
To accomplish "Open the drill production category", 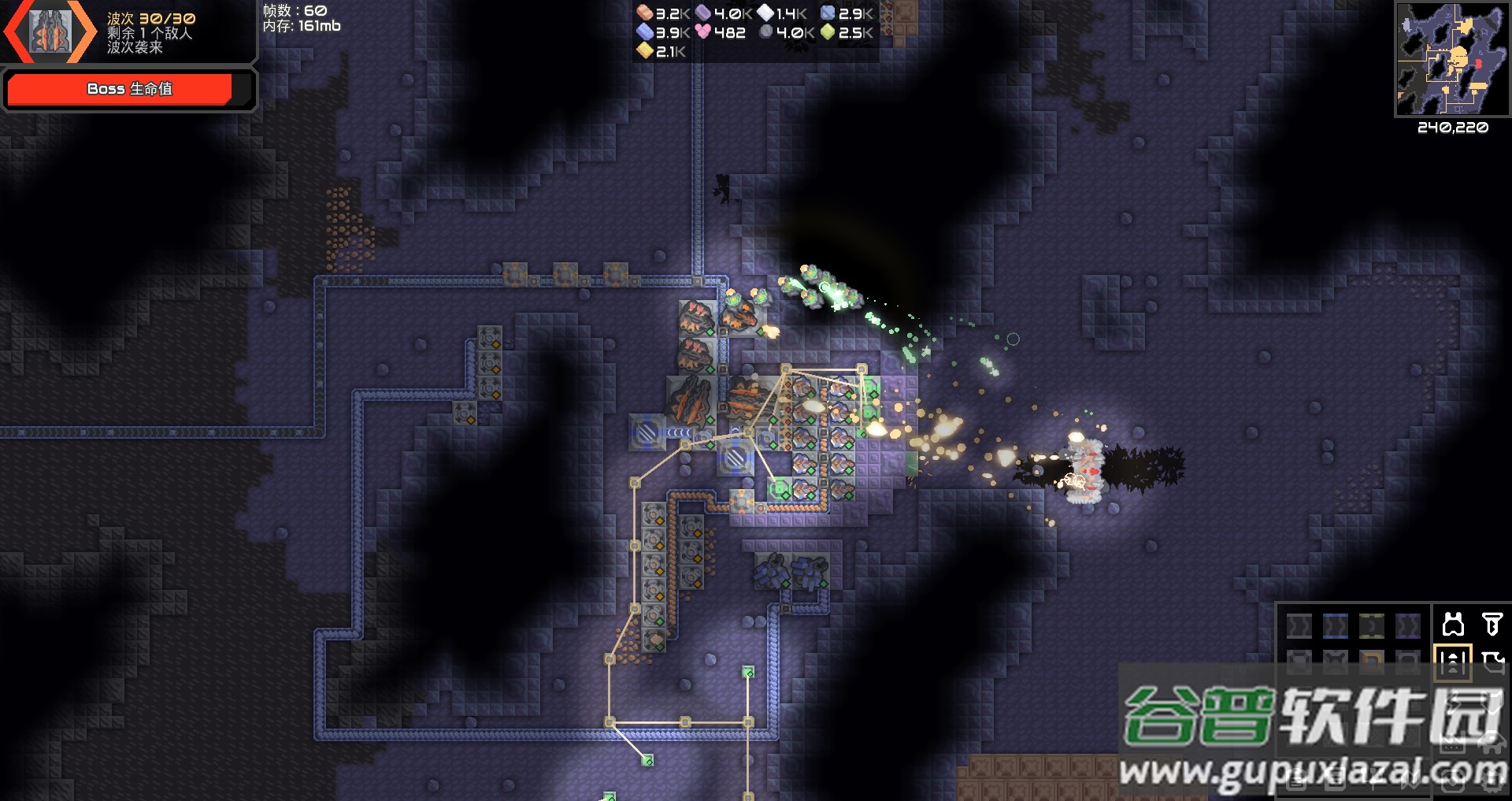I will [1492, 625].
